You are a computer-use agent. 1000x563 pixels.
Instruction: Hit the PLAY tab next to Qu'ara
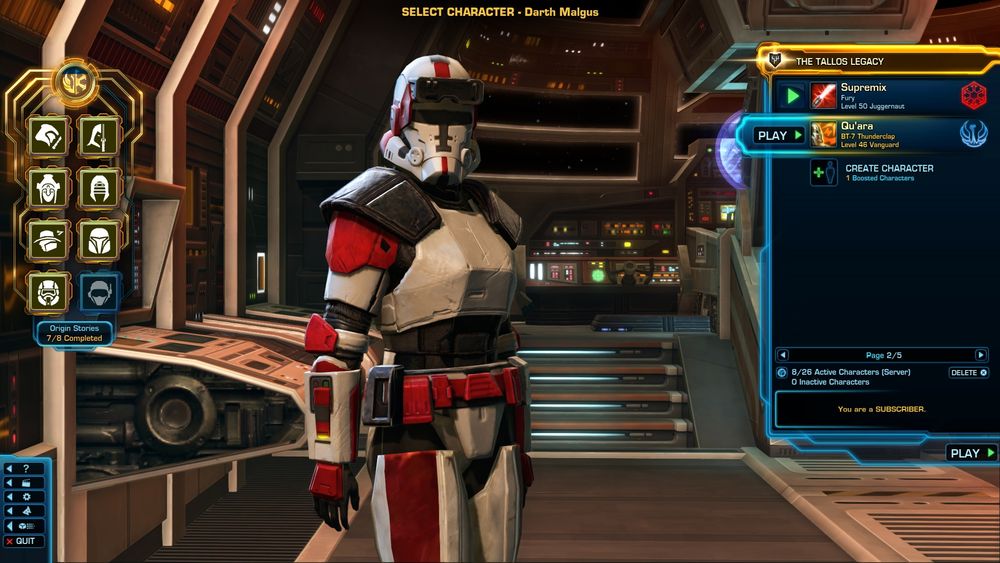[x=779, y=135]
